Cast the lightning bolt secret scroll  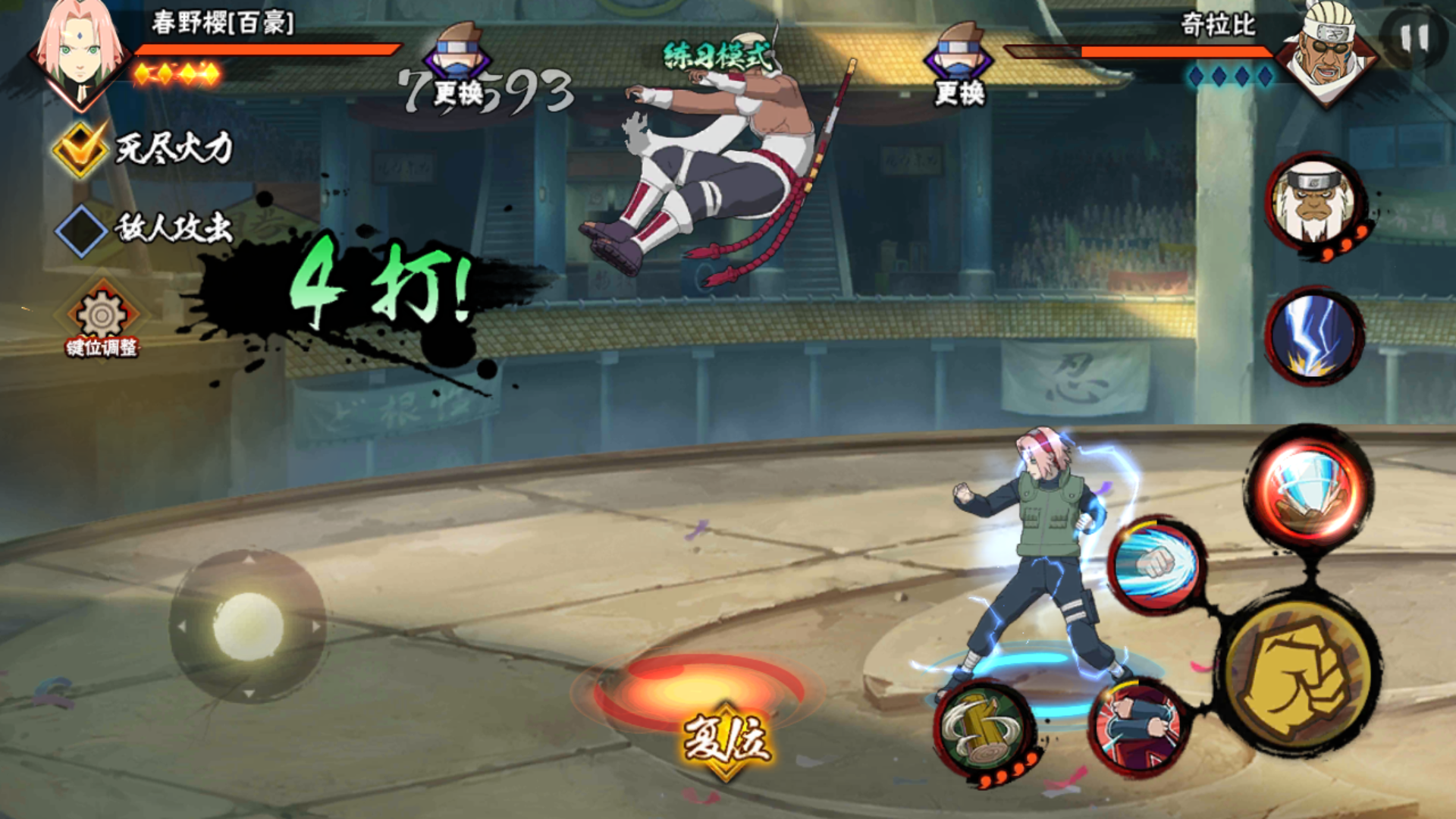(x=1313, y=334)
